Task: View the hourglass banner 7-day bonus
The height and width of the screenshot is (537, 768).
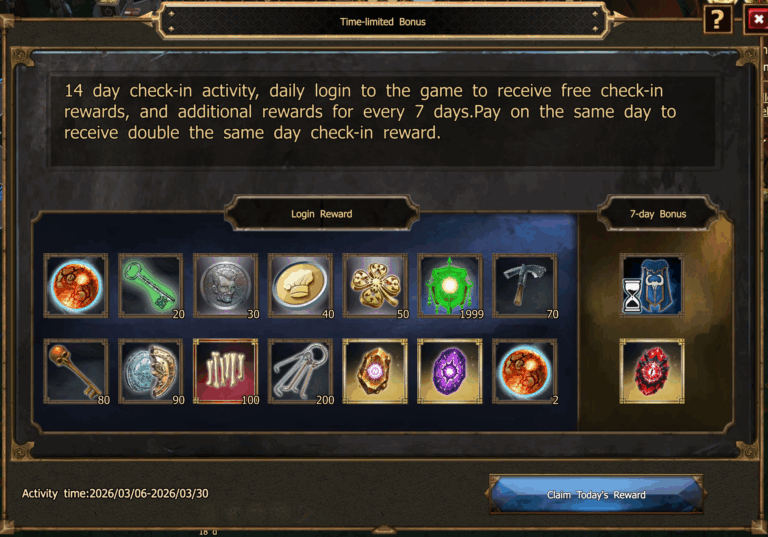Action: point(652,285)
